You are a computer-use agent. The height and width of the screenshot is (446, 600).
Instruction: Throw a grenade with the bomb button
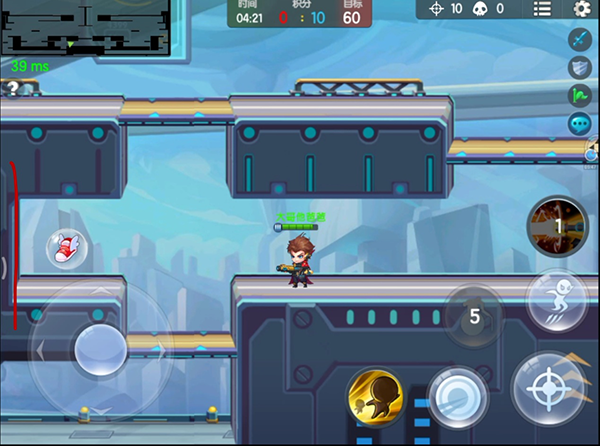click(473, 316)
